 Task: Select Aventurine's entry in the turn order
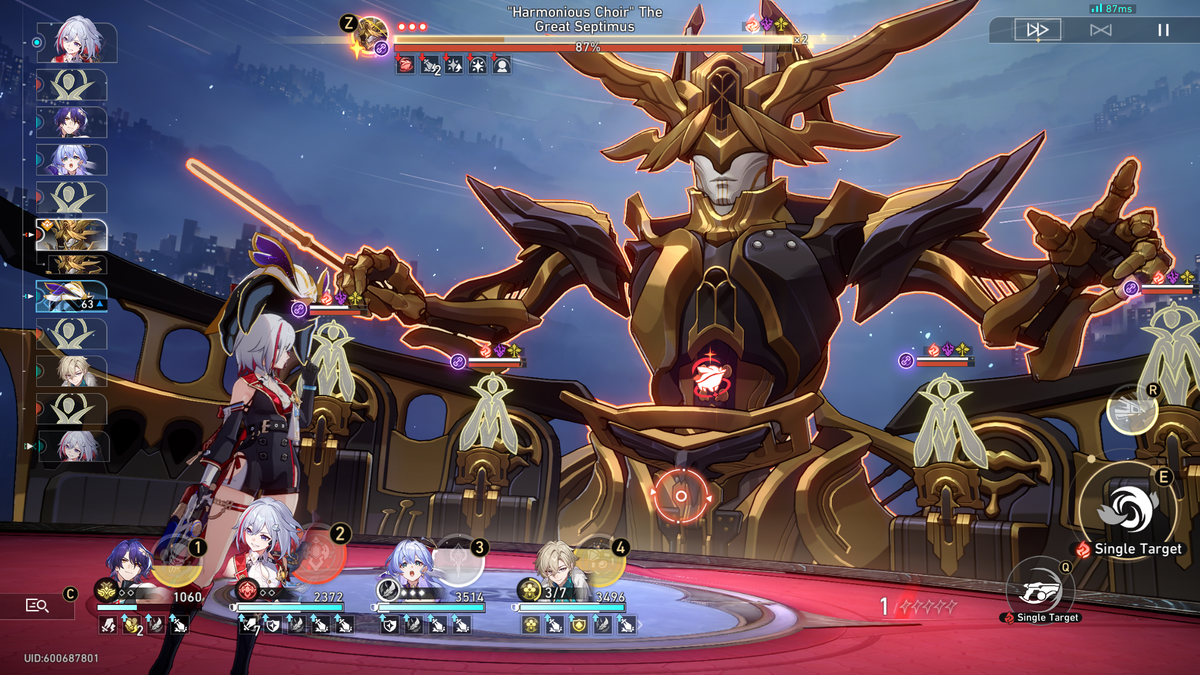point(72,371)
